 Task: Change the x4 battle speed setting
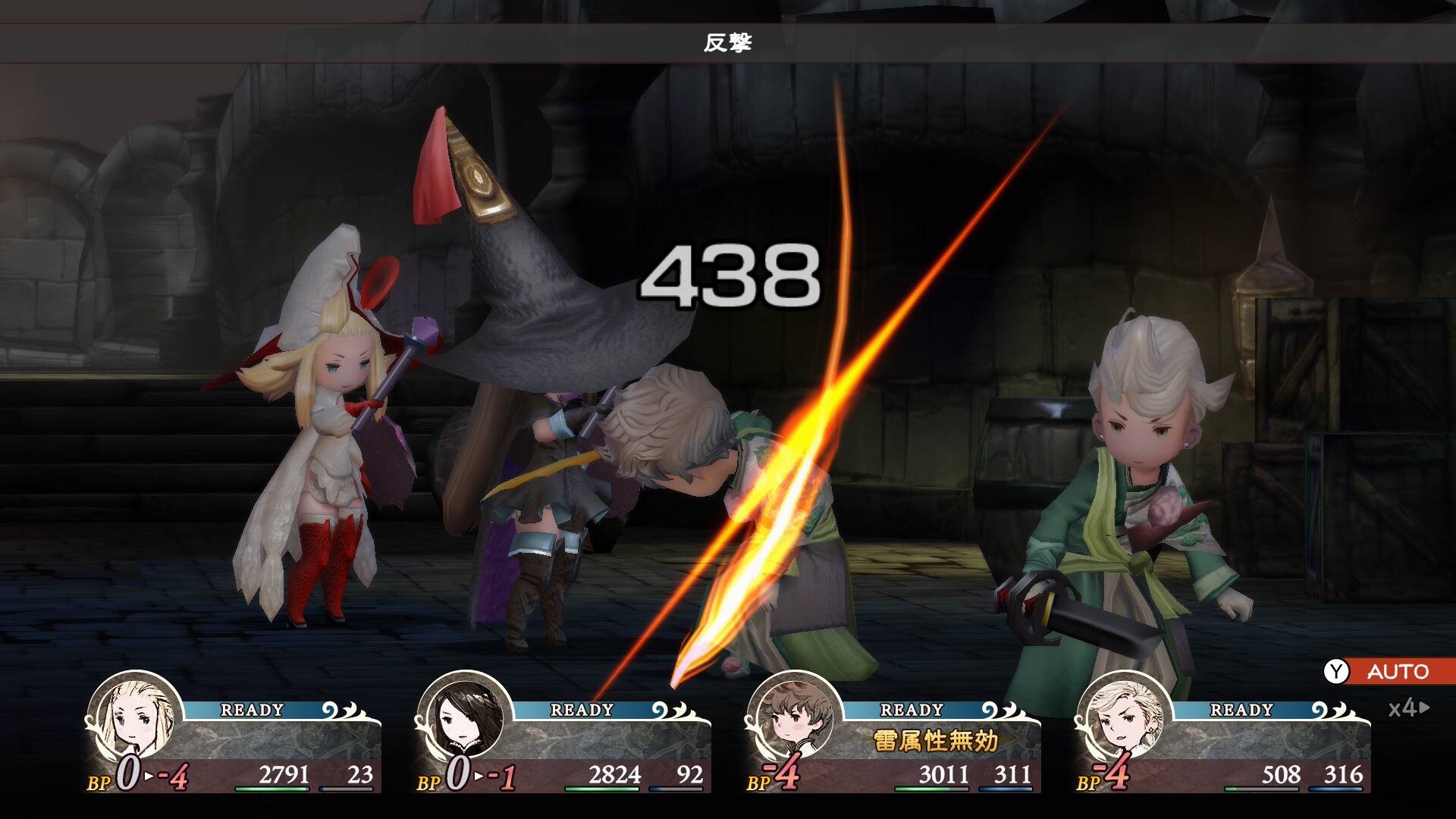tap(1407, 708)
